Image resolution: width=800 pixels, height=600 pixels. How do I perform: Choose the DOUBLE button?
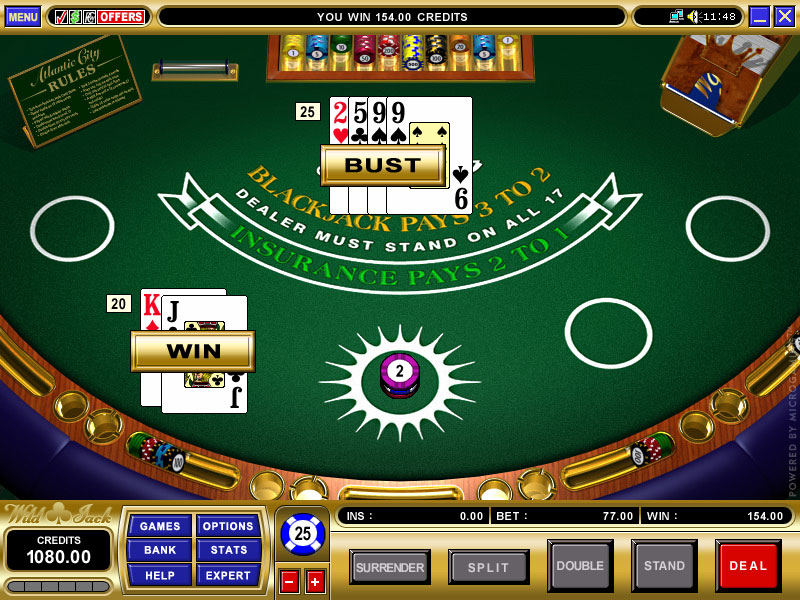tap(580, 566)
